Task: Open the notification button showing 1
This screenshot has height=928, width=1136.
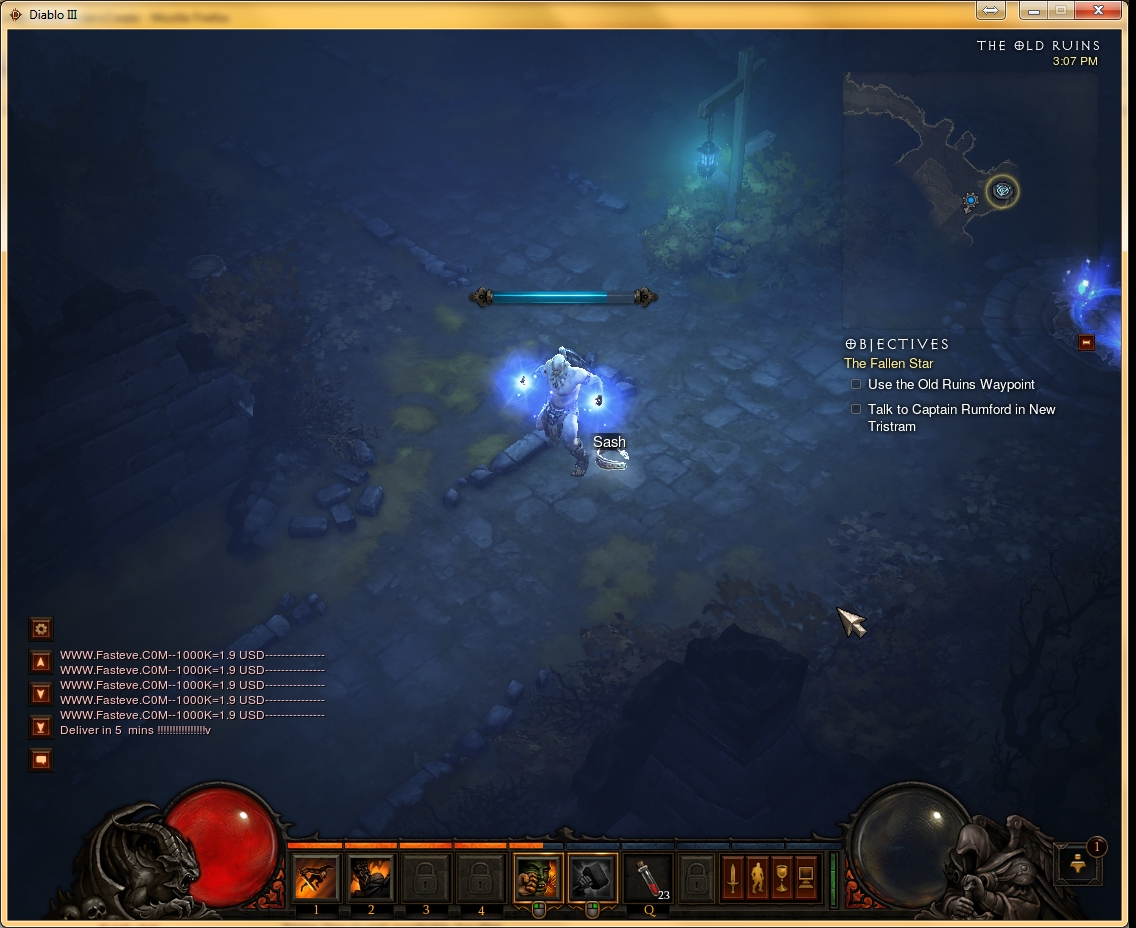Action: click(x=1079, y=864)
